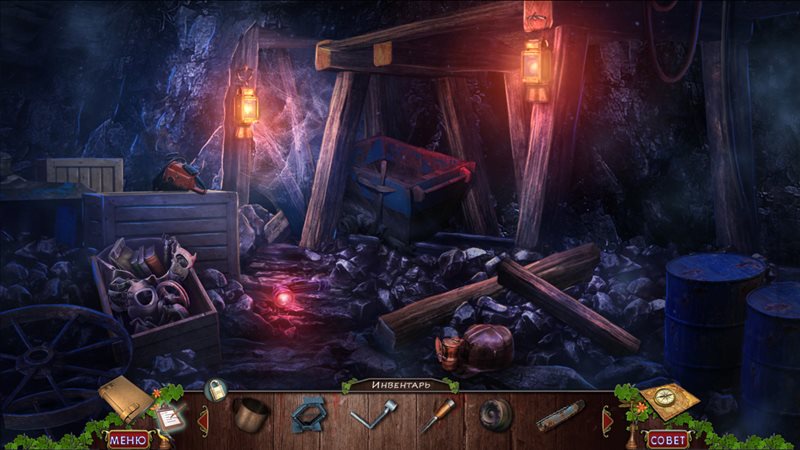The image size is (800, 450).
Task: Pick the L-shaped wrench from inventory
Action: (x=373, y=414)
